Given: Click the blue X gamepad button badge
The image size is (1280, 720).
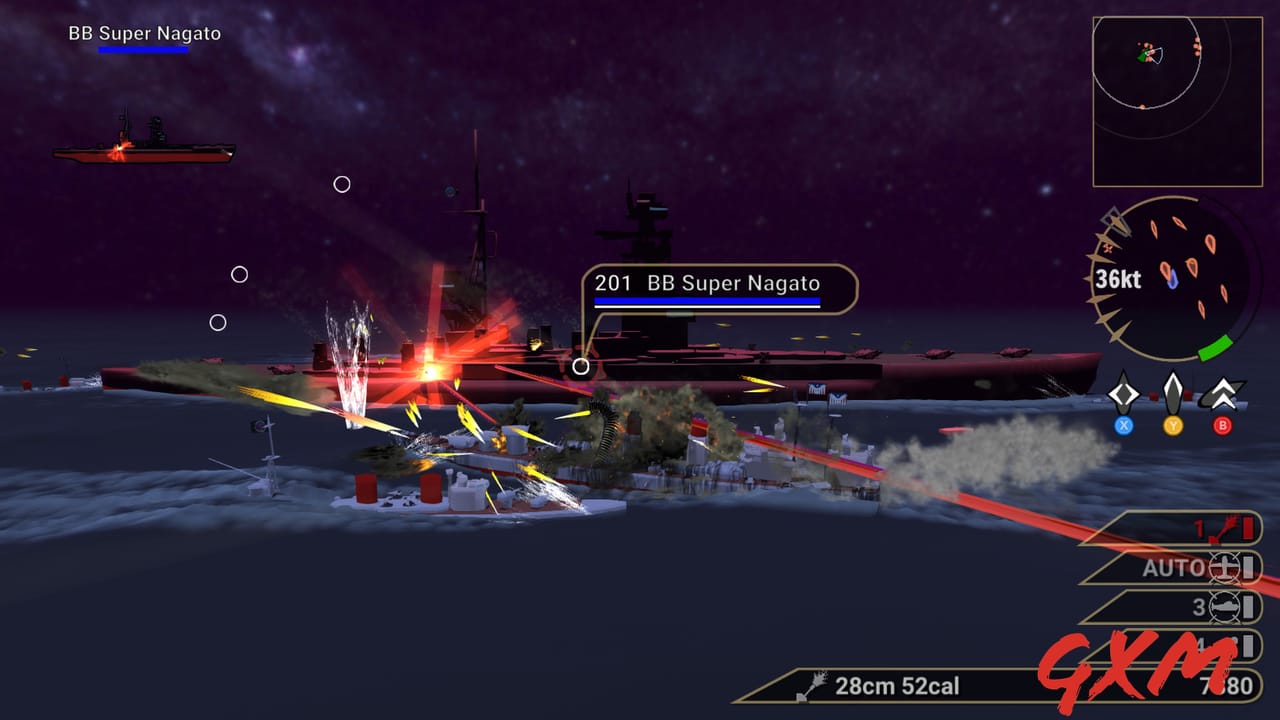Looking at the screenshot, I should coord(1123,424).
